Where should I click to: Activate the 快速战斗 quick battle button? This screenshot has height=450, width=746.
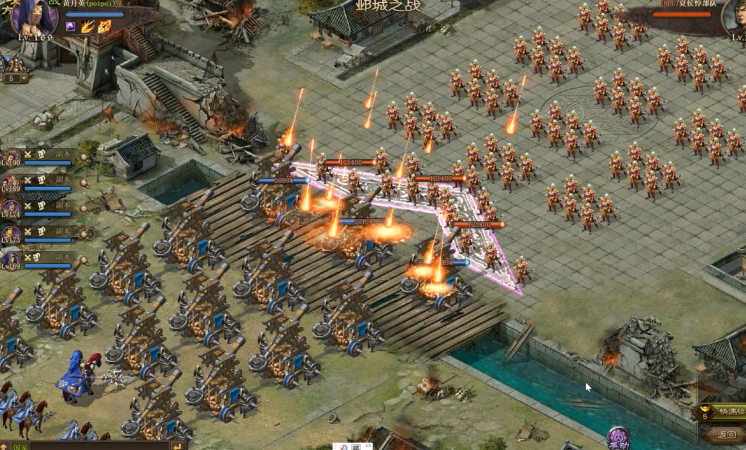click(723, 411)
